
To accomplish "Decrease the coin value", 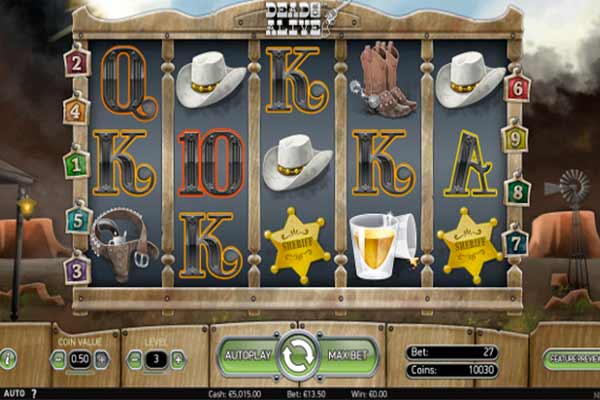I will 57,359.
